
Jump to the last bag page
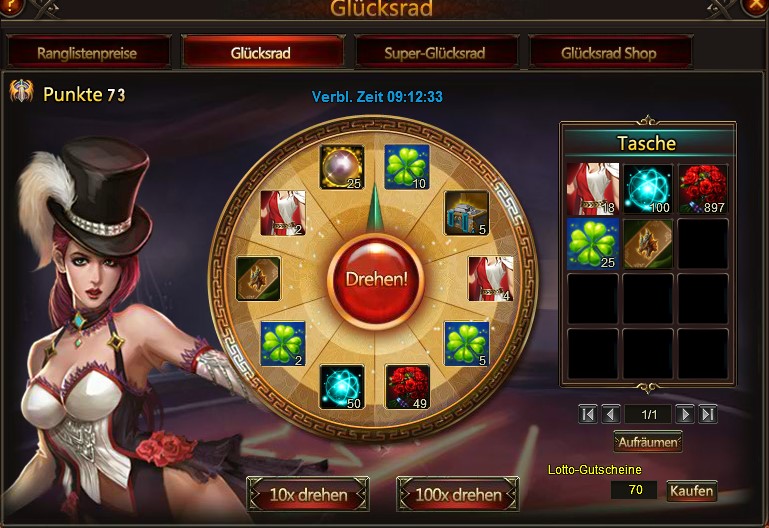(708, 414)
